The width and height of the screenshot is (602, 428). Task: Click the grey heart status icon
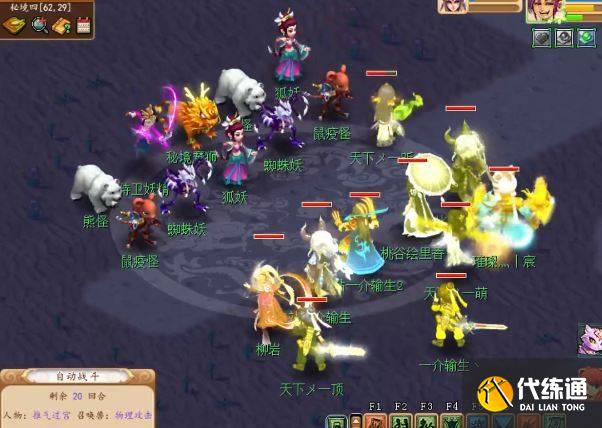[542, 38]
